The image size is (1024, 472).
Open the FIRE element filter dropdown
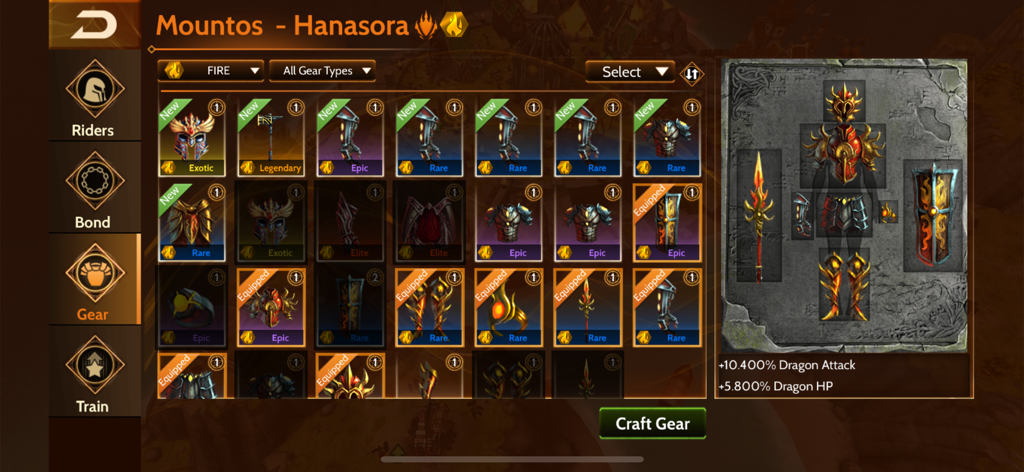pos(211,71)
